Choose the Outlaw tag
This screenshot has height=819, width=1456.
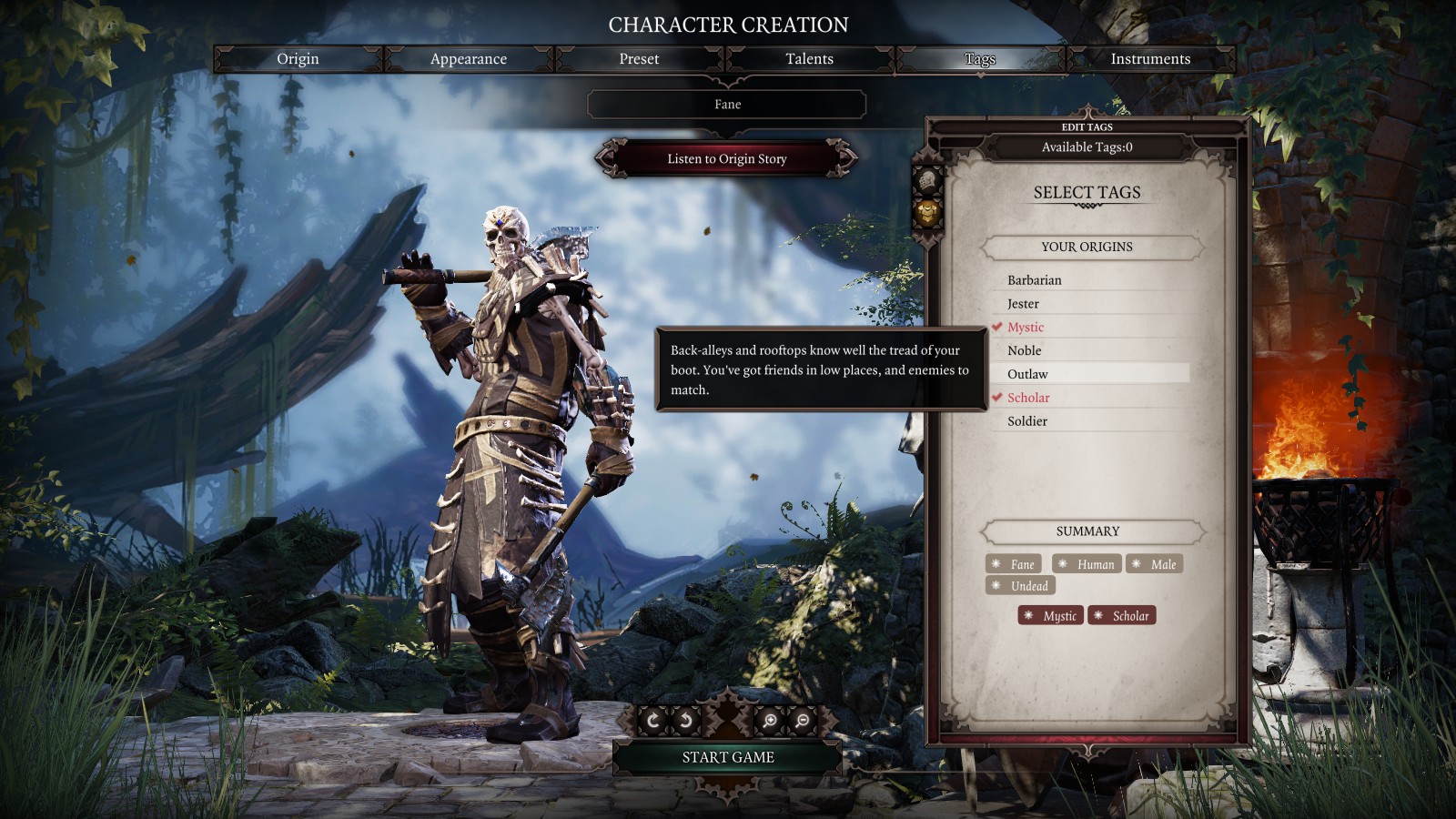pyautogui.click(x=1027, y=374)
